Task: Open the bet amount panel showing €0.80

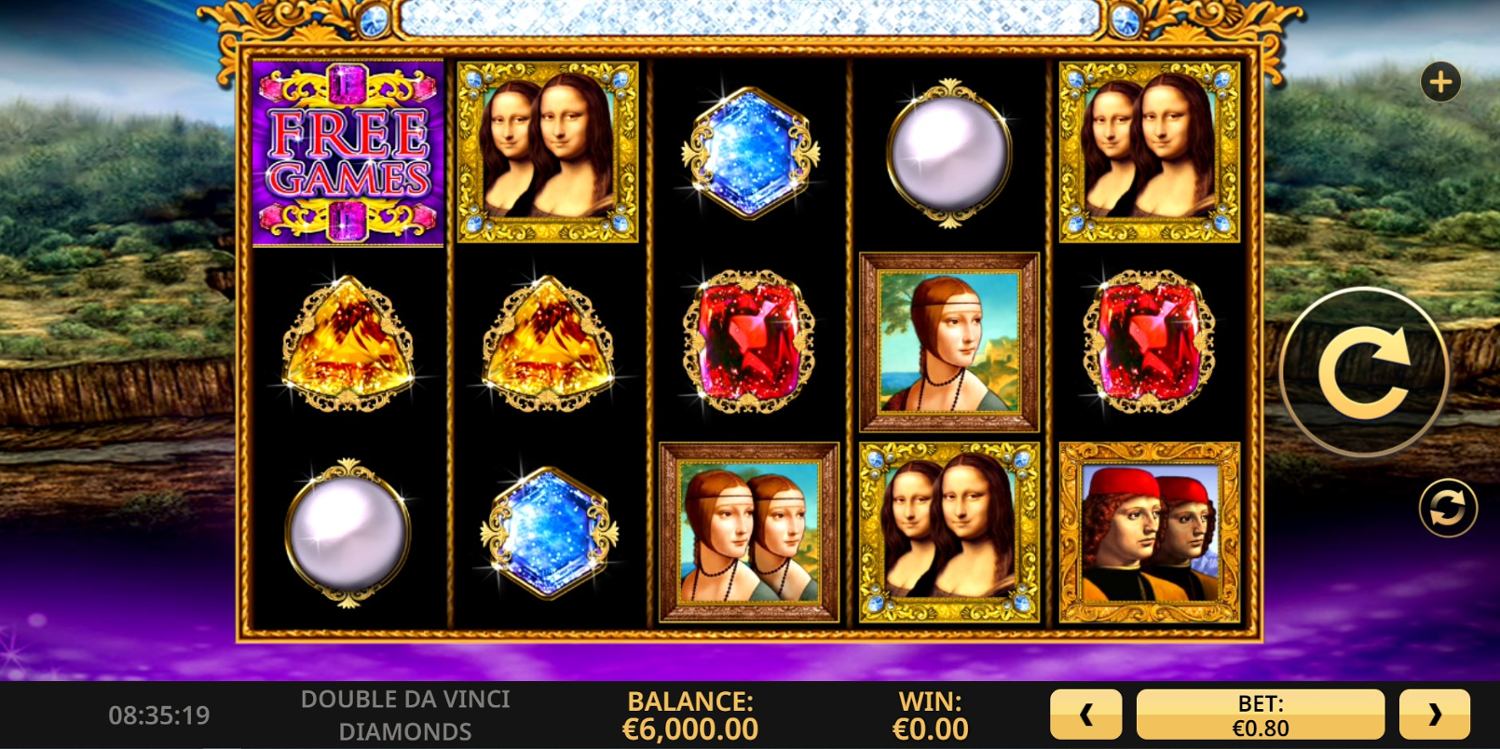Action: pyautogui.click(x=1260, y=714)
